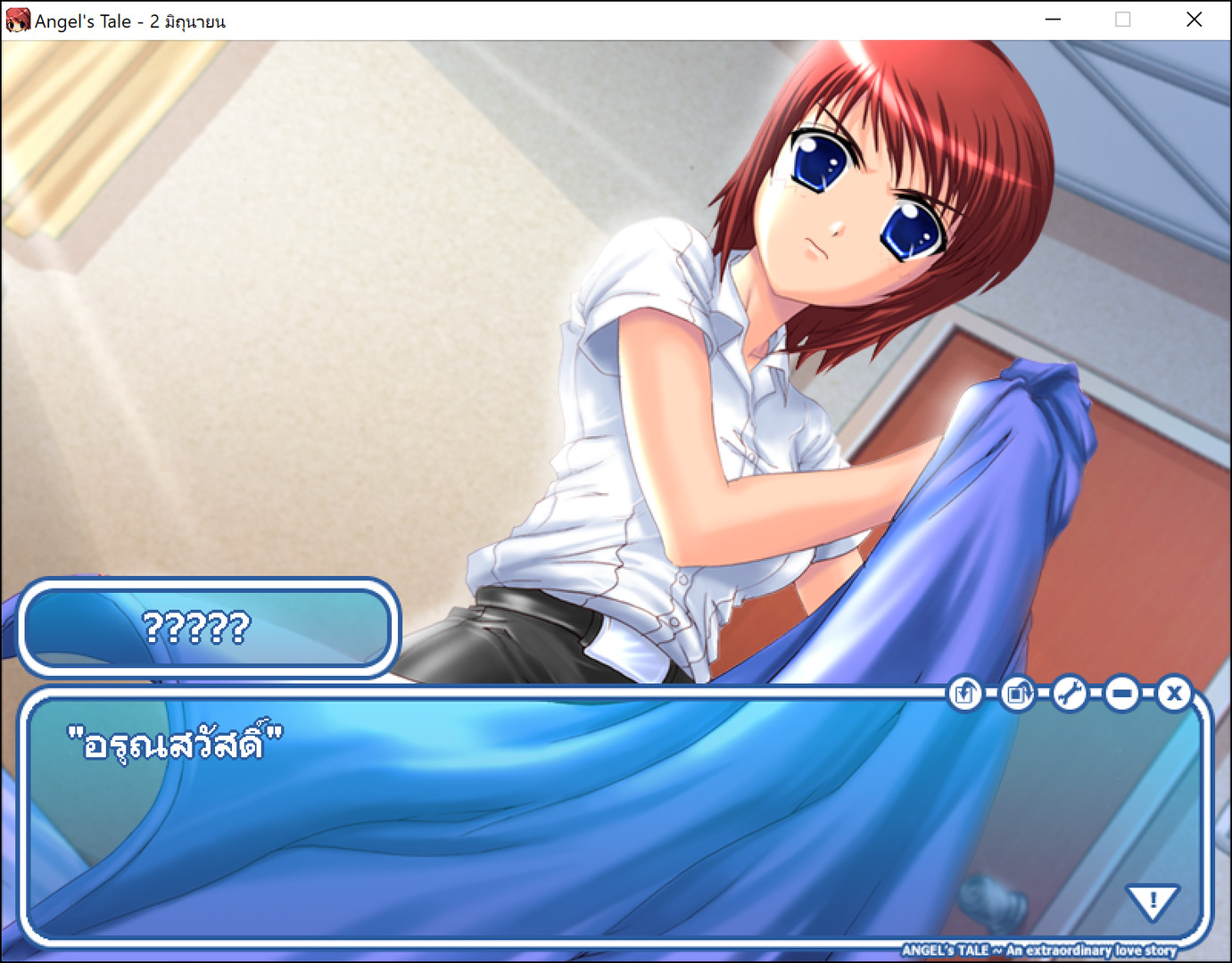Click the title bar reading "Angel's Tale - 2 มิถุนายน"
1232x963 pixels.
[129, 20]
